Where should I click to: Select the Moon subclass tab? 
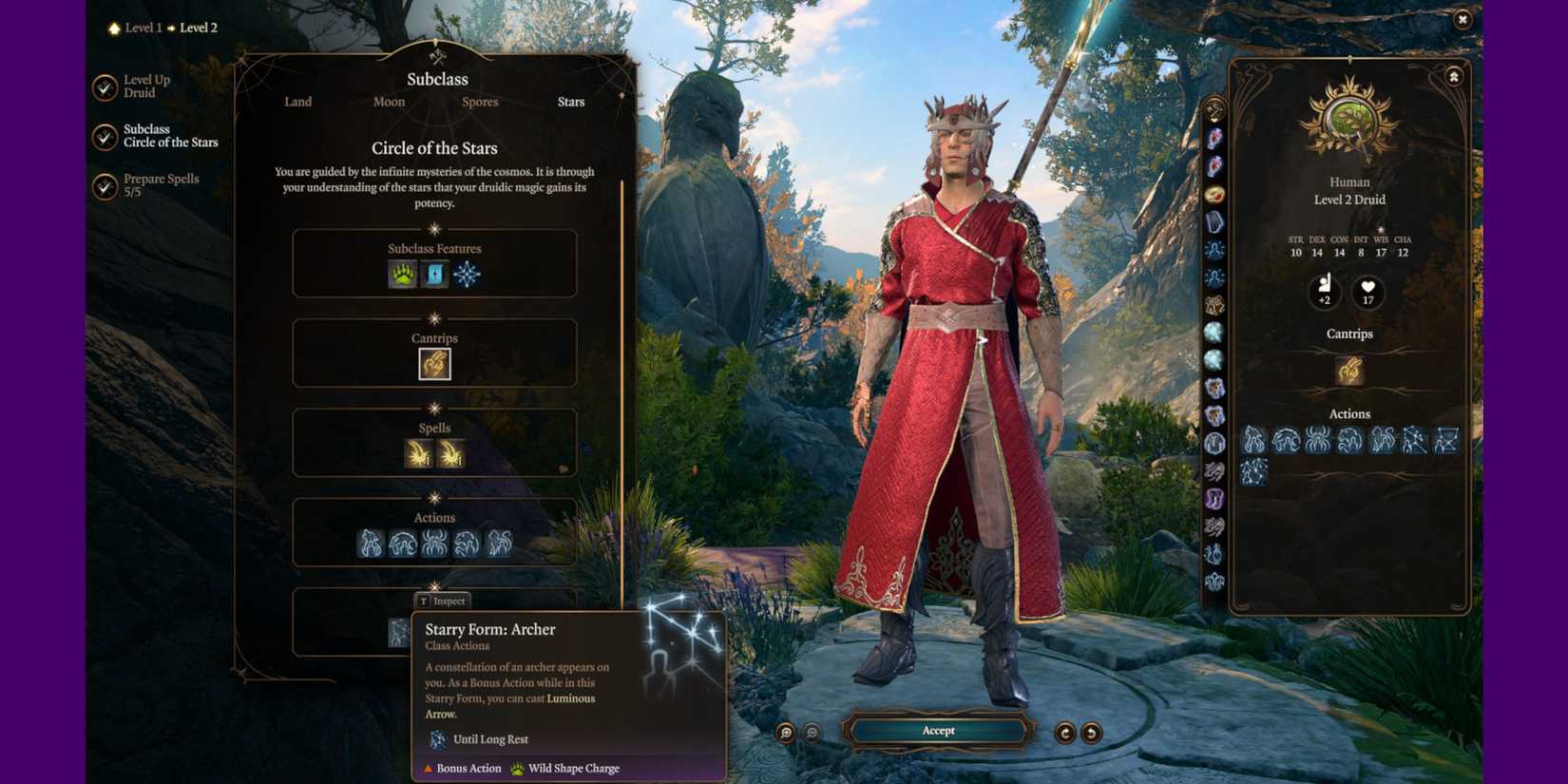click(x=389, y=102)
